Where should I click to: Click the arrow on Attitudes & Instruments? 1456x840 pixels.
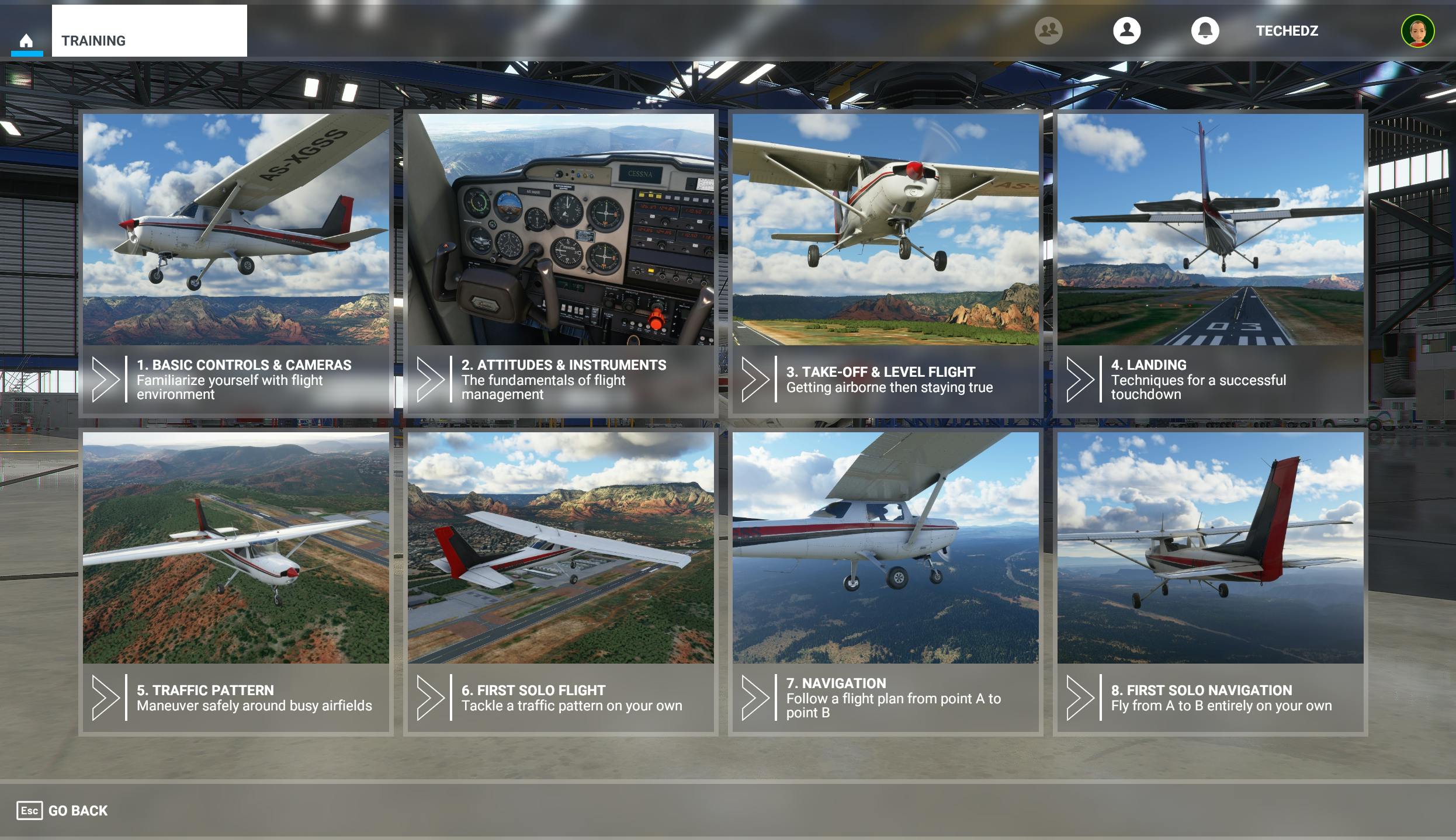[431, 380]
